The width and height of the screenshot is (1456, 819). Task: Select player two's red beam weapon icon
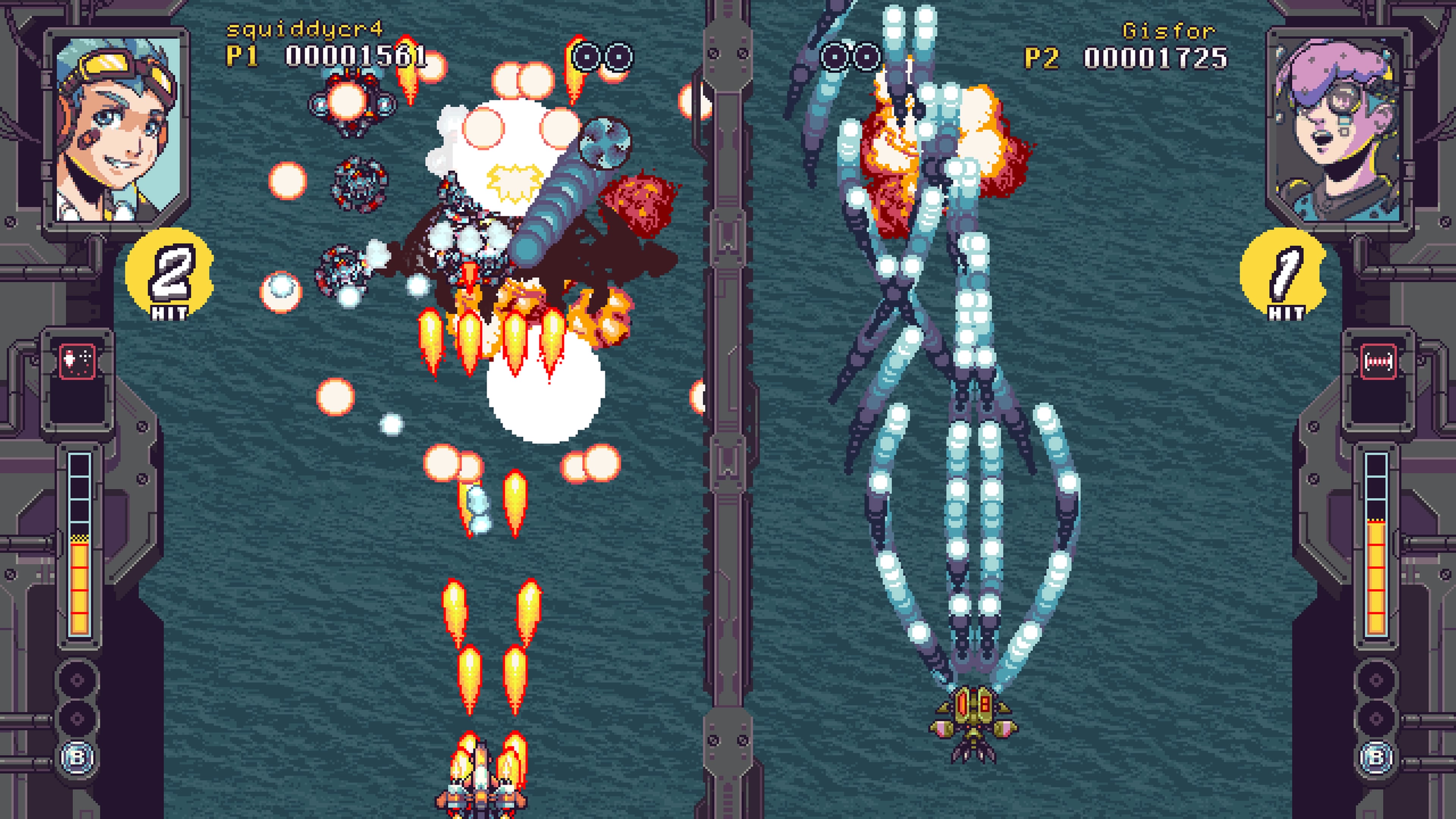click(x=1378, y=361)
